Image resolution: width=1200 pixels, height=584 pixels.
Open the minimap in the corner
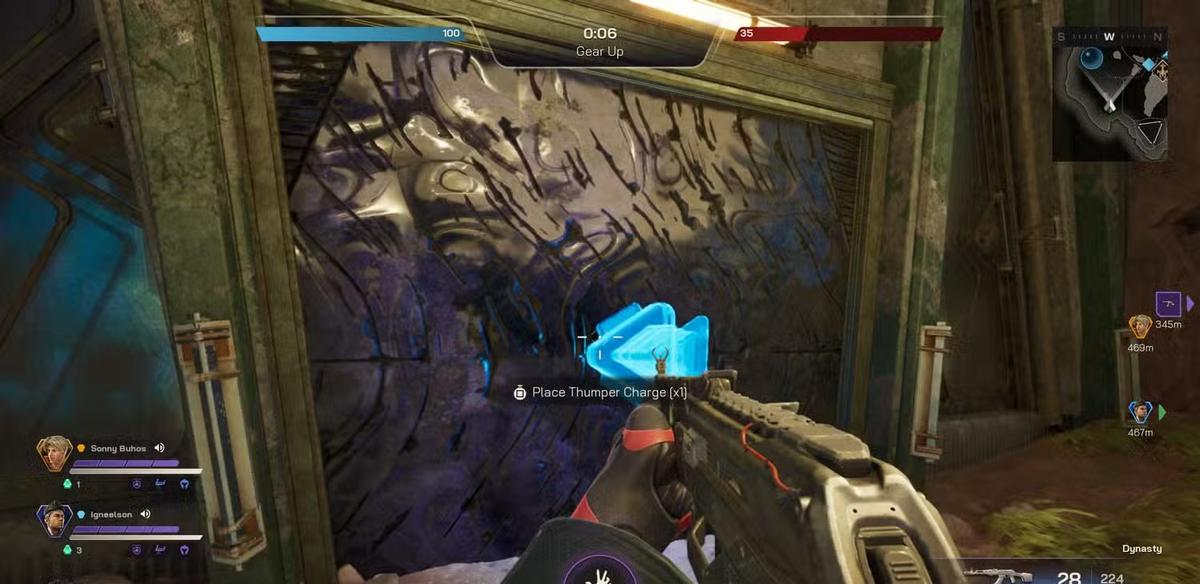[x=1109, y=93]
